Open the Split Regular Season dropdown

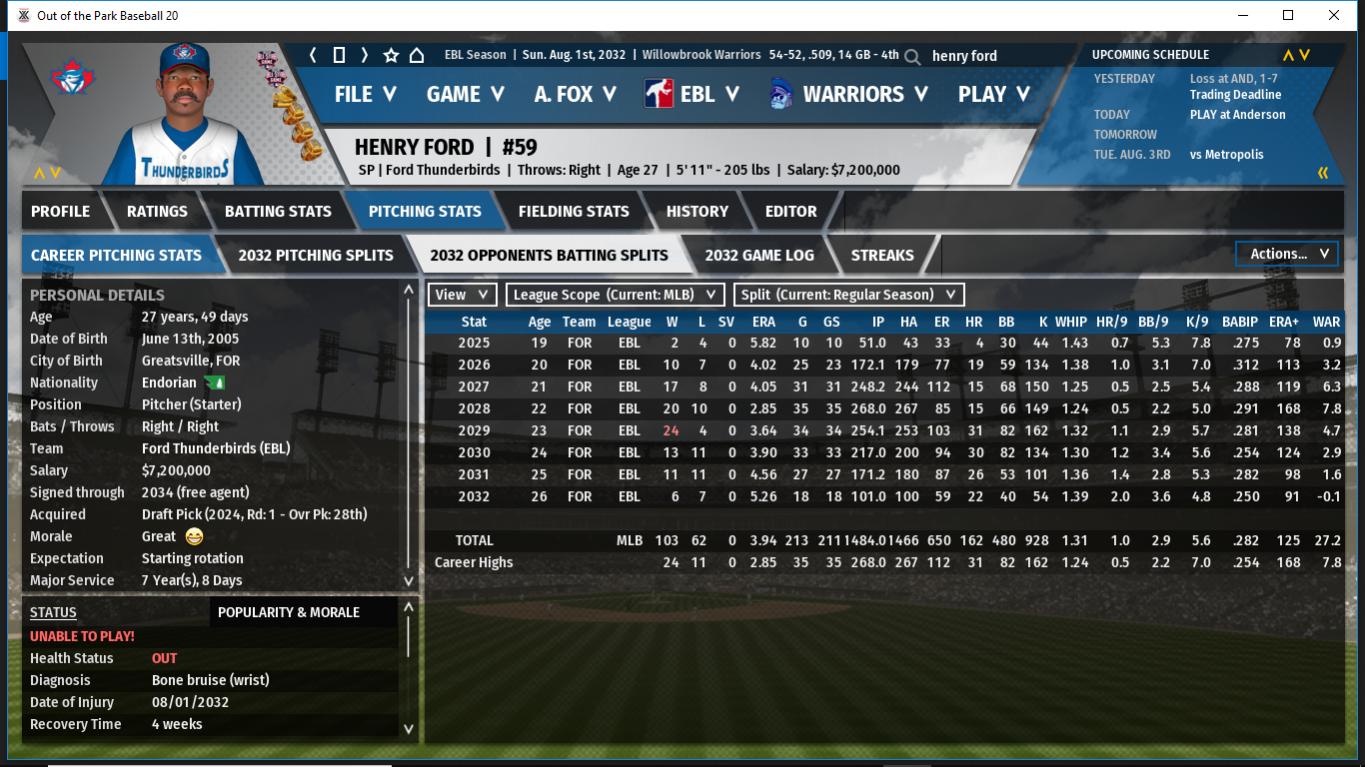[x=849, y=295]
